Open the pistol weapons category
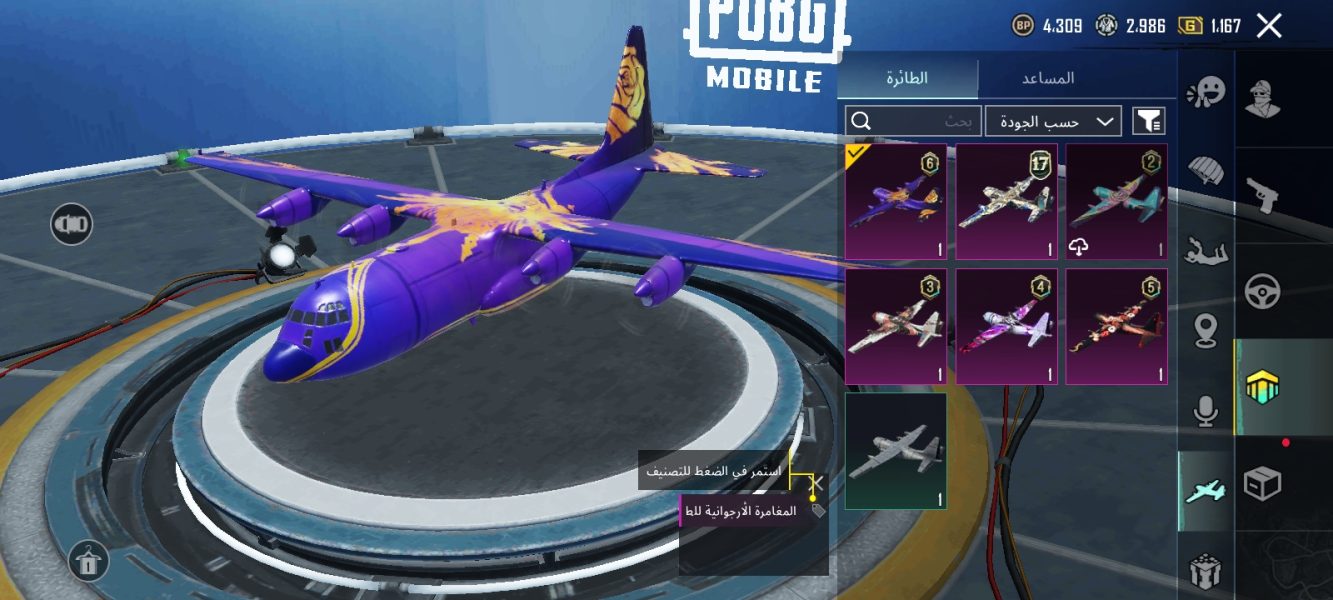Viewport: 1333px width, 600px height. point(1264,195)
